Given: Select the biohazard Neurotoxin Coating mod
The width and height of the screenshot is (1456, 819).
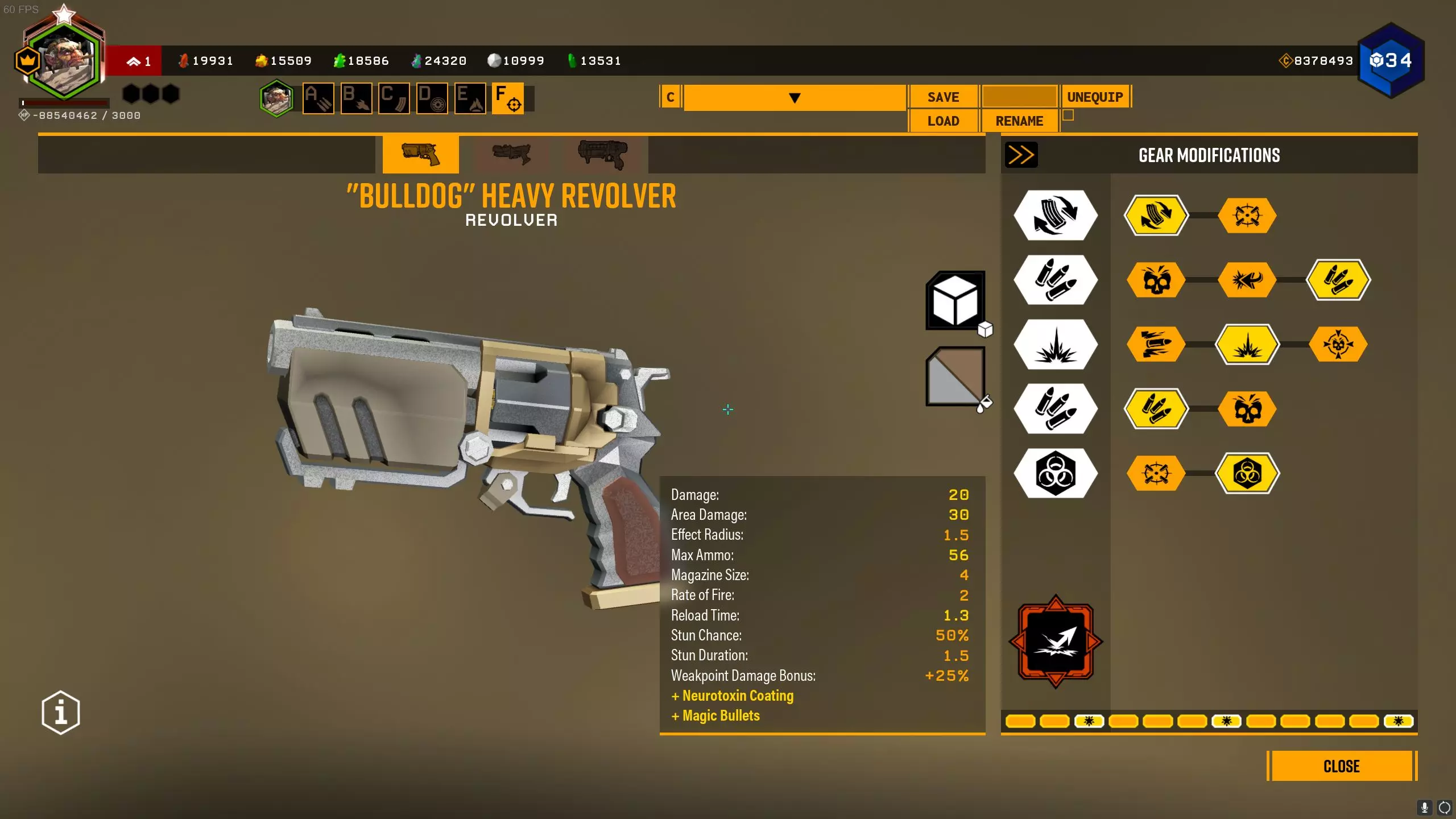Looking at the screenshot, I should pyautogui.click(x=1247, y=473).
